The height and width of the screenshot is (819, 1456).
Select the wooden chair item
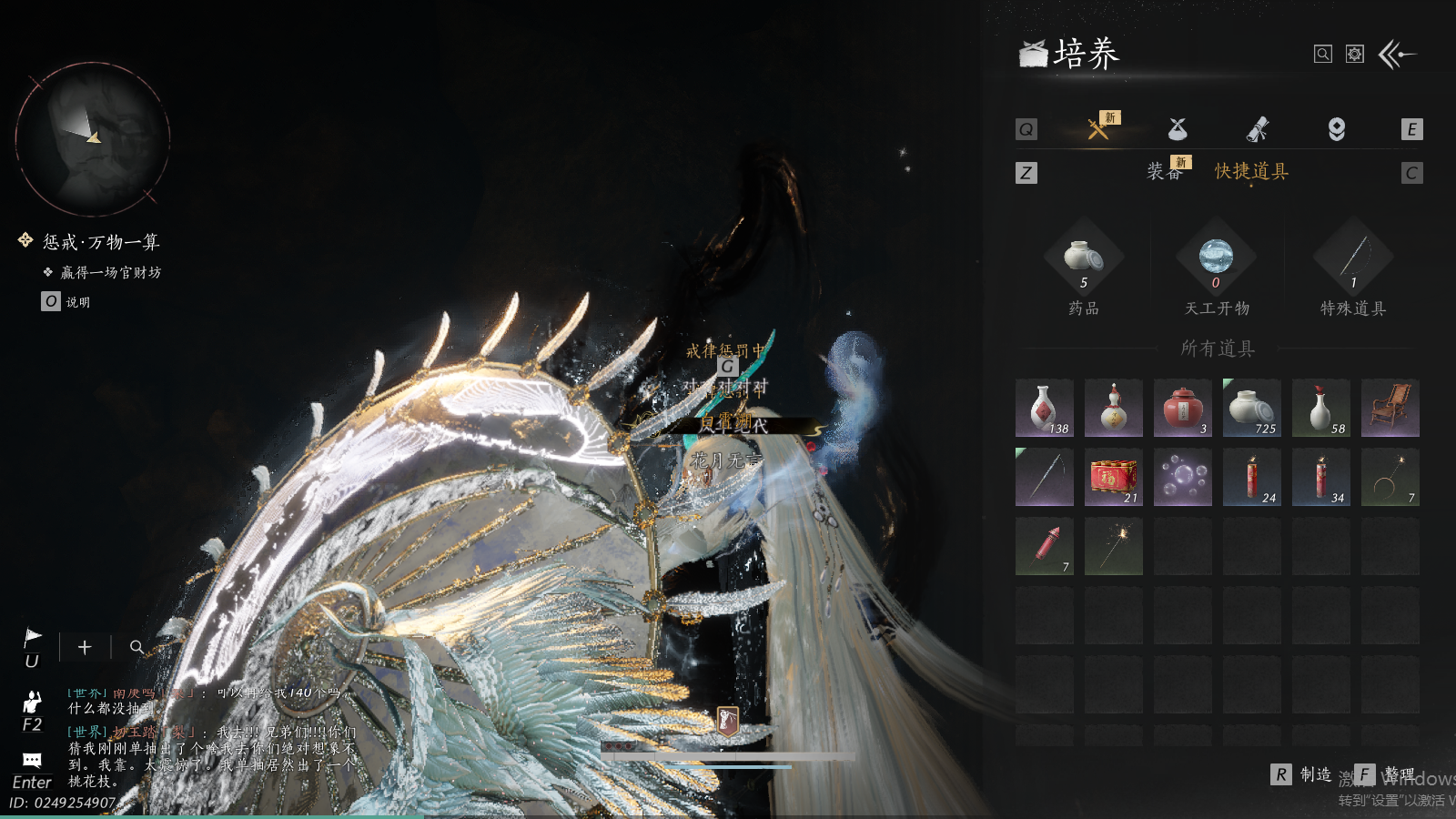1390,409
